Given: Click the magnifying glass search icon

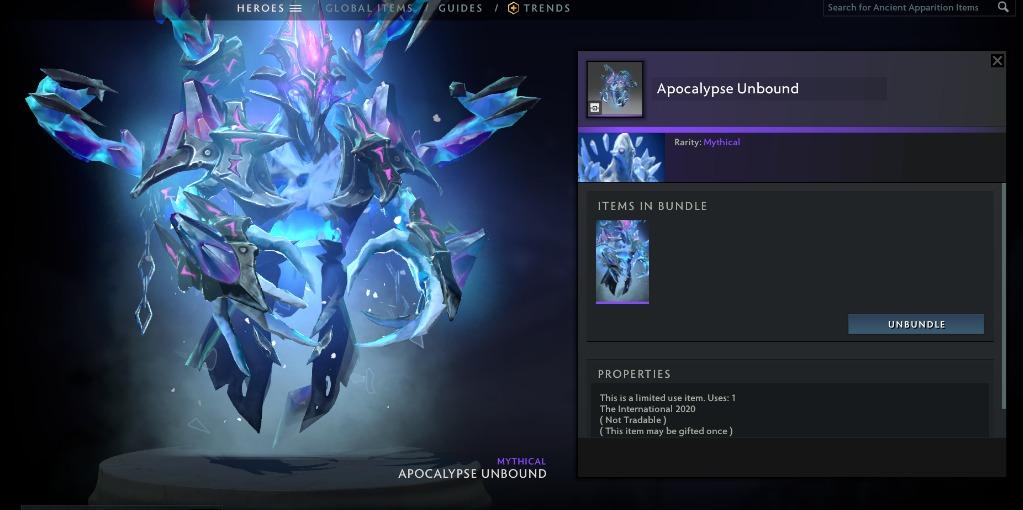Looking at the screenshot, I should click(x=1003, y=8).
